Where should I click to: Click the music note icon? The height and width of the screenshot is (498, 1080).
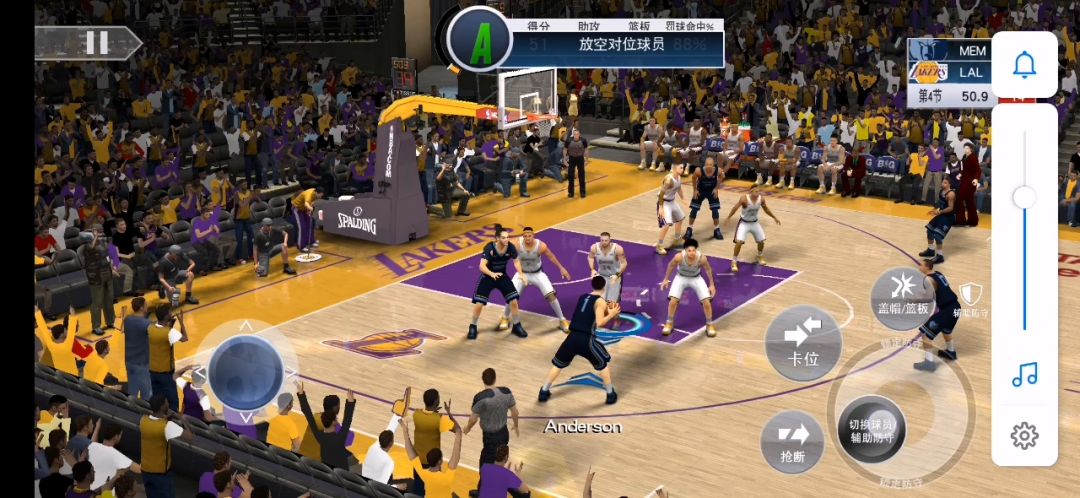(x=1024, y=375)
